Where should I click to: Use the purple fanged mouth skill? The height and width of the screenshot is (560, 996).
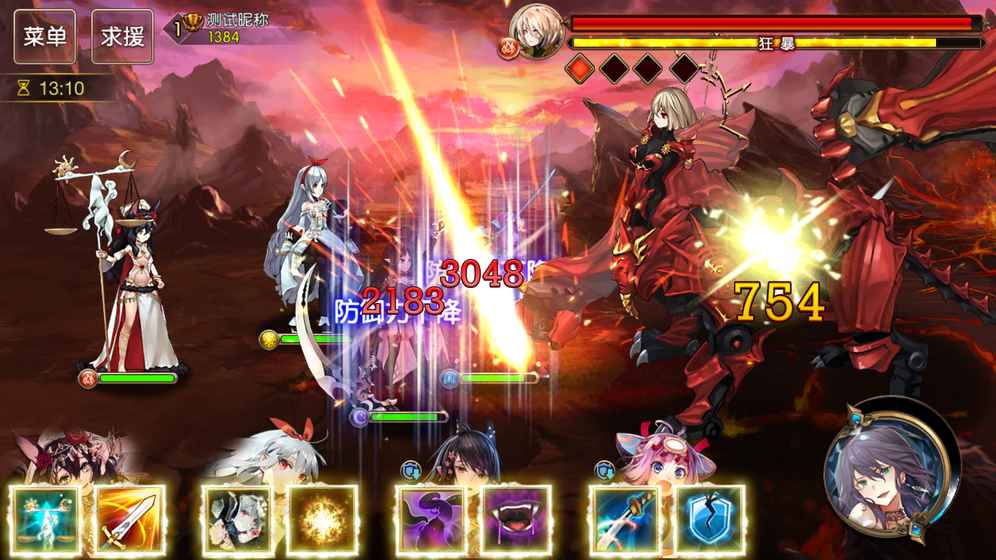pyautogui.click(x=516, y=520)
